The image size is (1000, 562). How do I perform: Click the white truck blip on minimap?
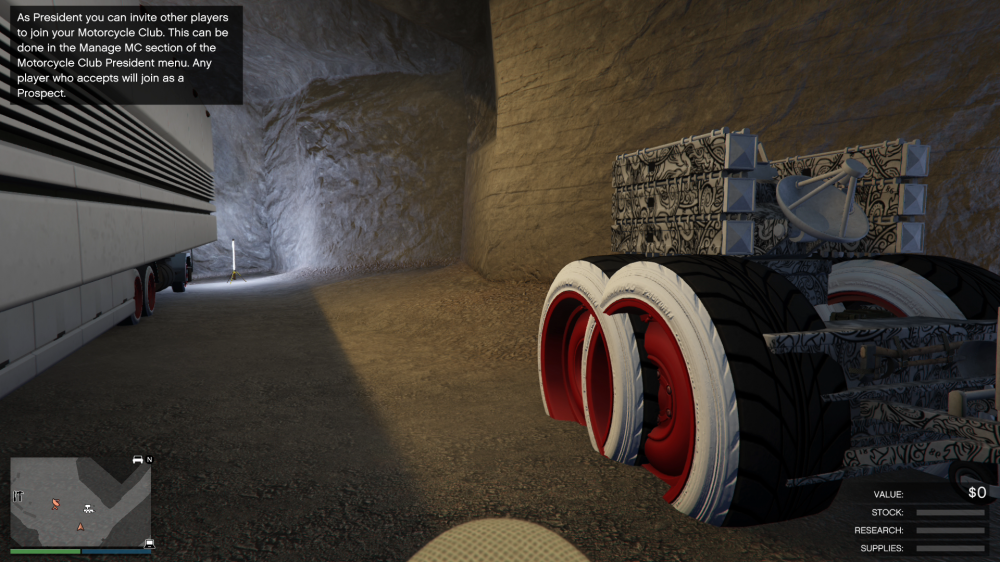[89, 508]
